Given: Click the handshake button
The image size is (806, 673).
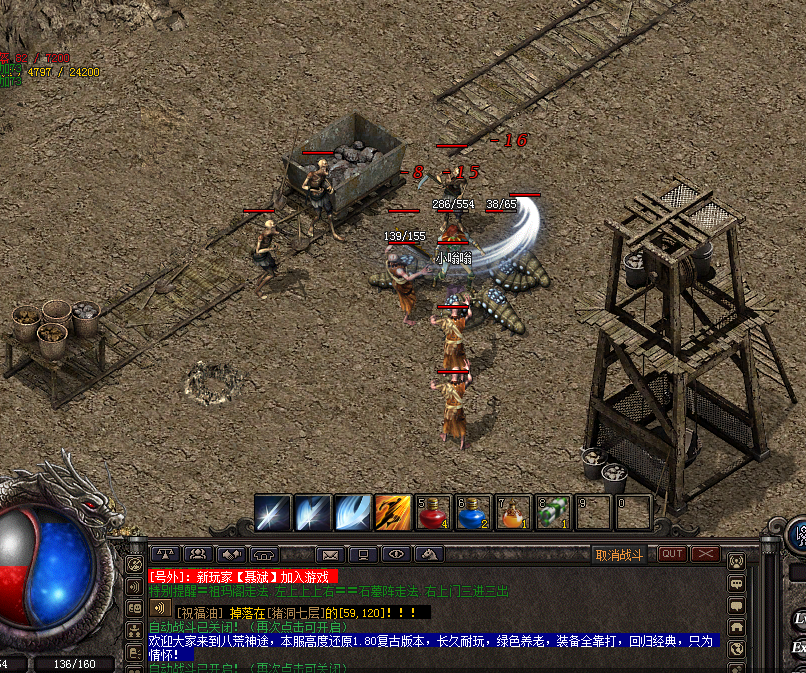Looking at the screenshot, I should click(231, 554).
